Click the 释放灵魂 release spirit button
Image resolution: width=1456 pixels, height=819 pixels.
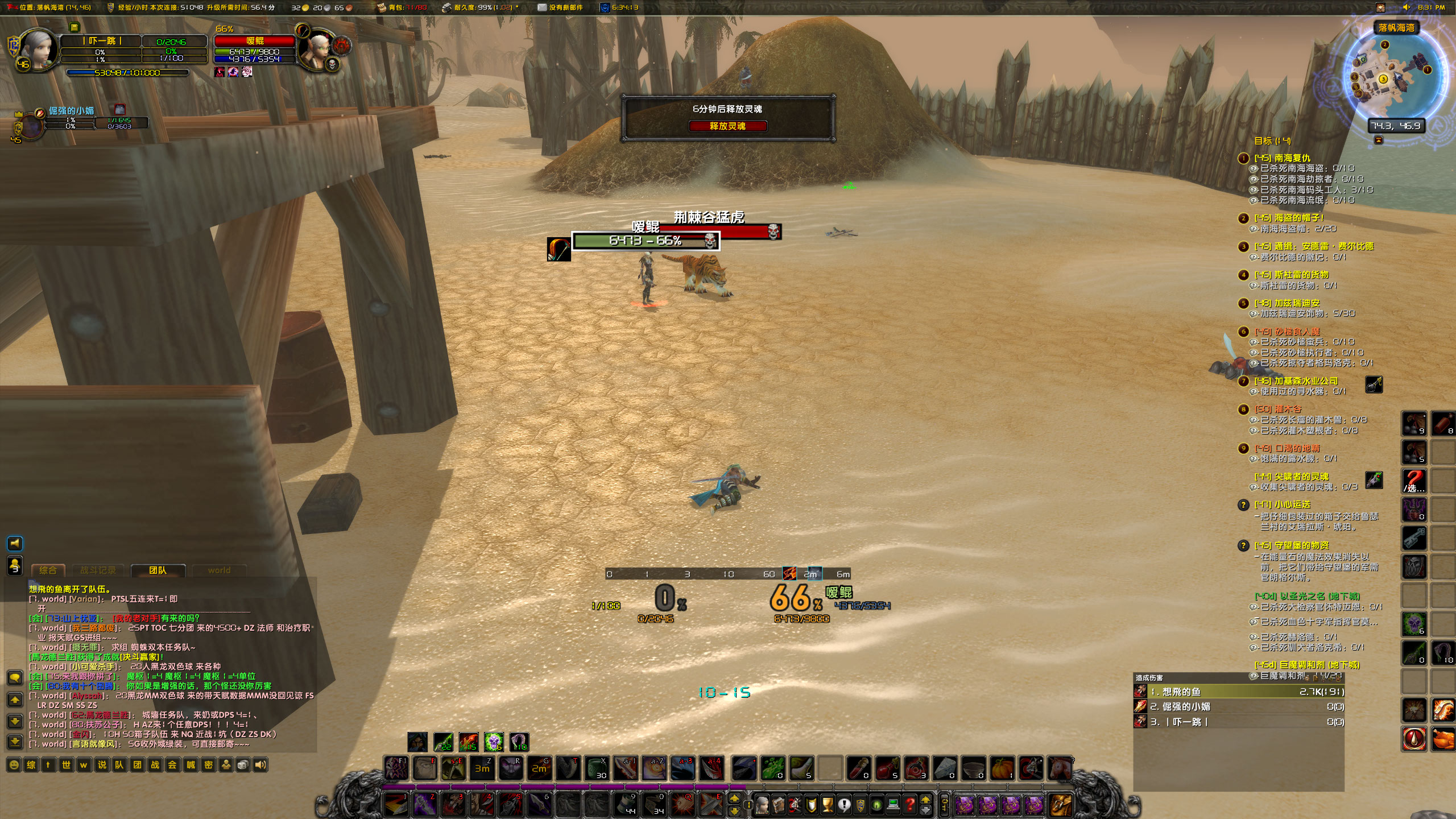coord(728,127)
